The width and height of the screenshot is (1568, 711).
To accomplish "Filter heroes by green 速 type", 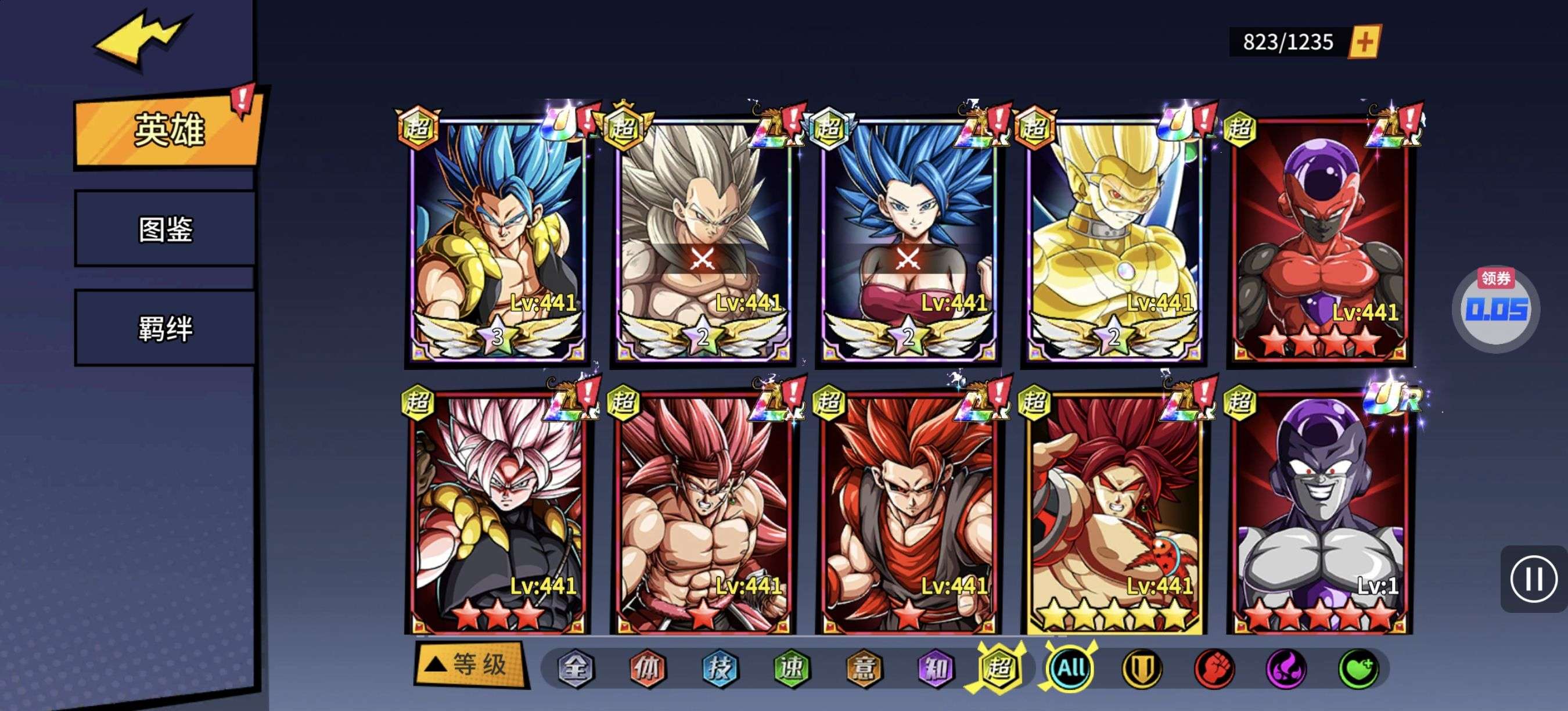I will tap(792, 669).
